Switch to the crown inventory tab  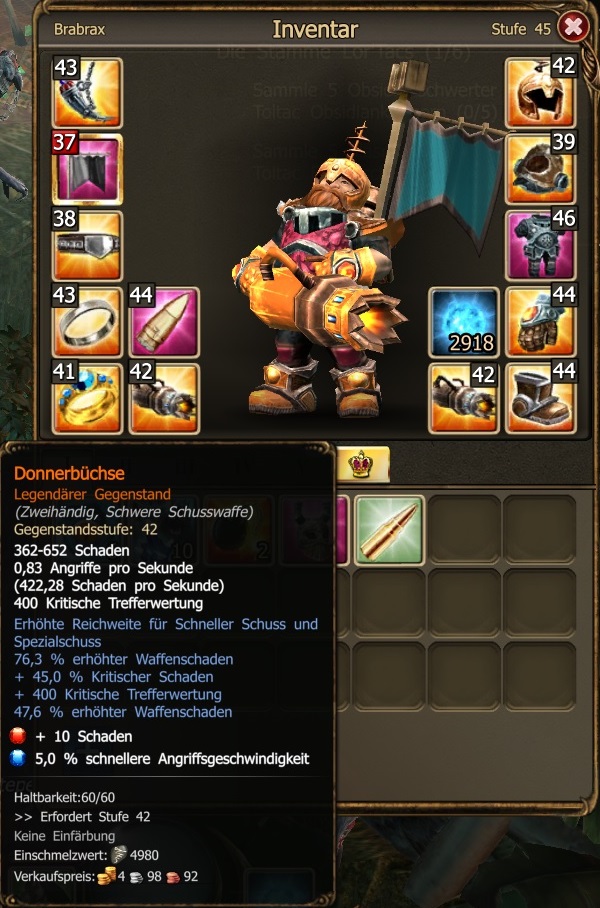(361, 464)
